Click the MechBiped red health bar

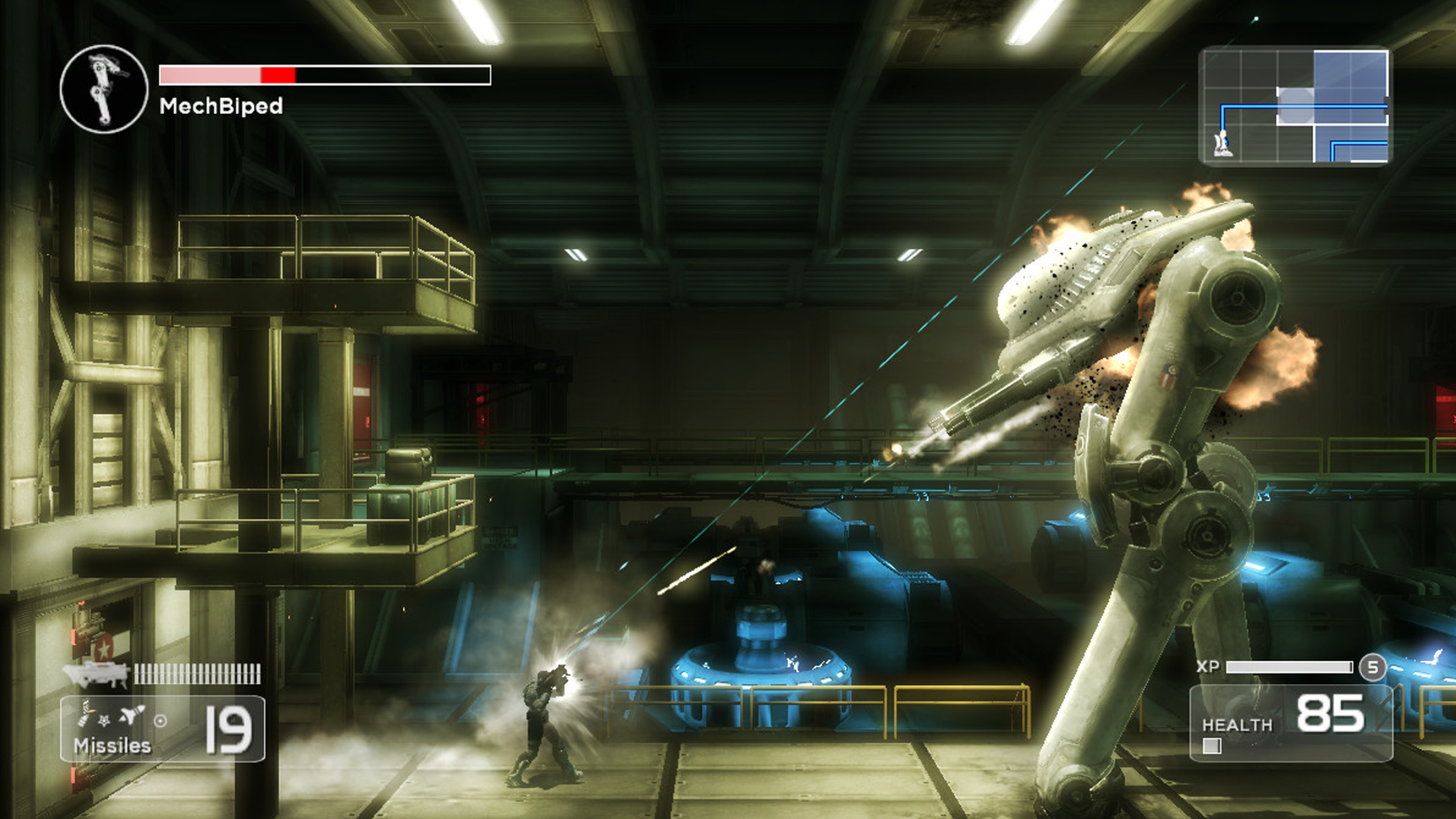tap(278, 74)
